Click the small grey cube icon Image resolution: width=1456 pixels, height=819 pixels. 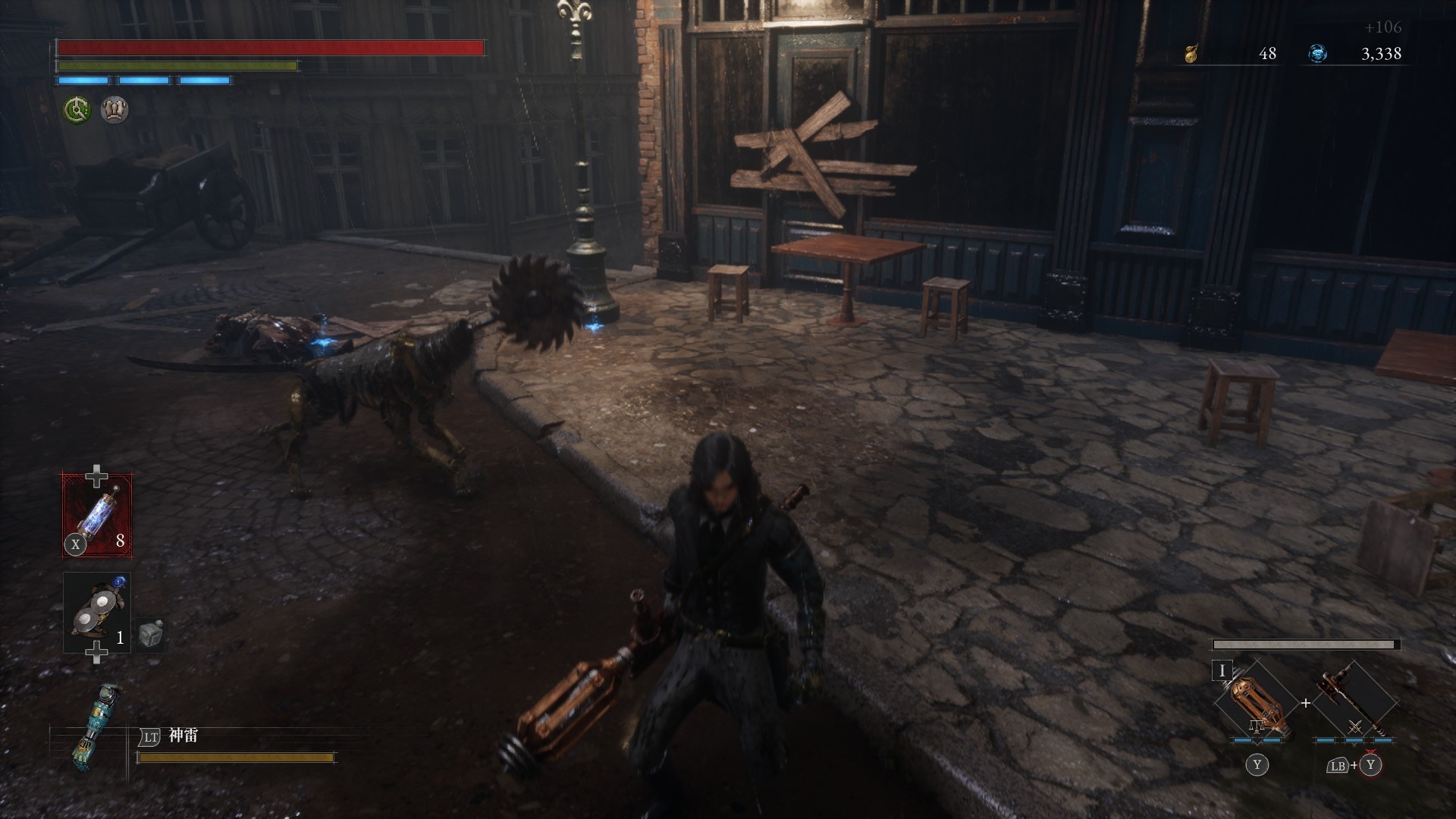[151, 635]
